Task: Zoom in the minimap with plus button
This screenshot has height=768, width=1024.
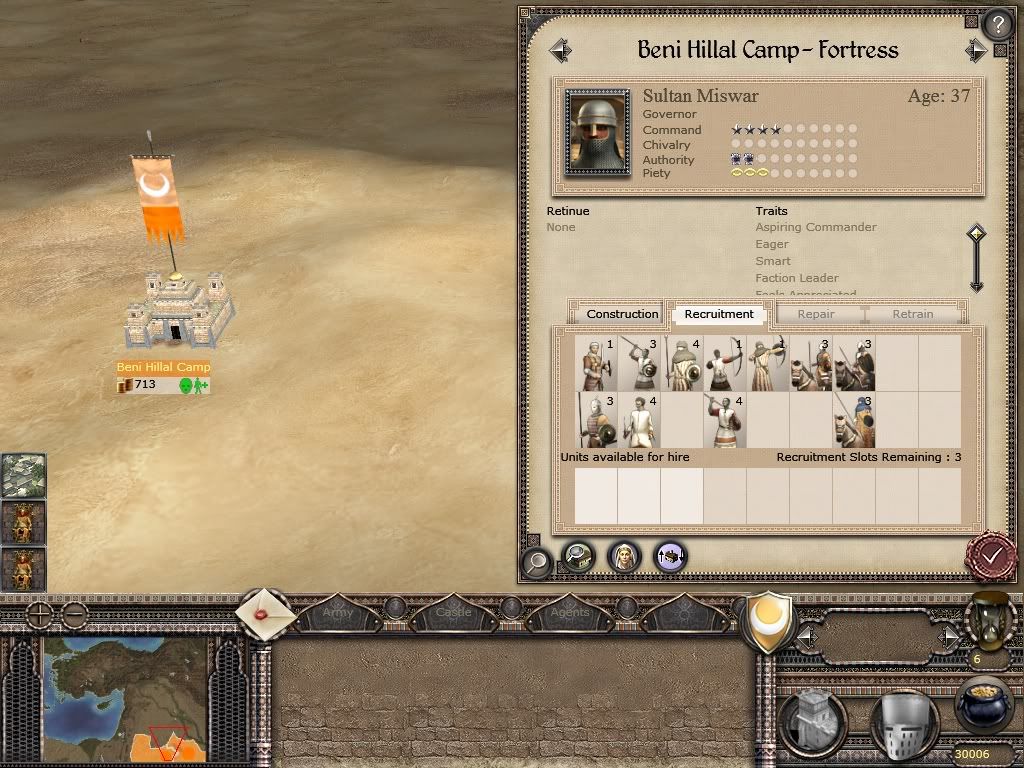Action: 38,615
